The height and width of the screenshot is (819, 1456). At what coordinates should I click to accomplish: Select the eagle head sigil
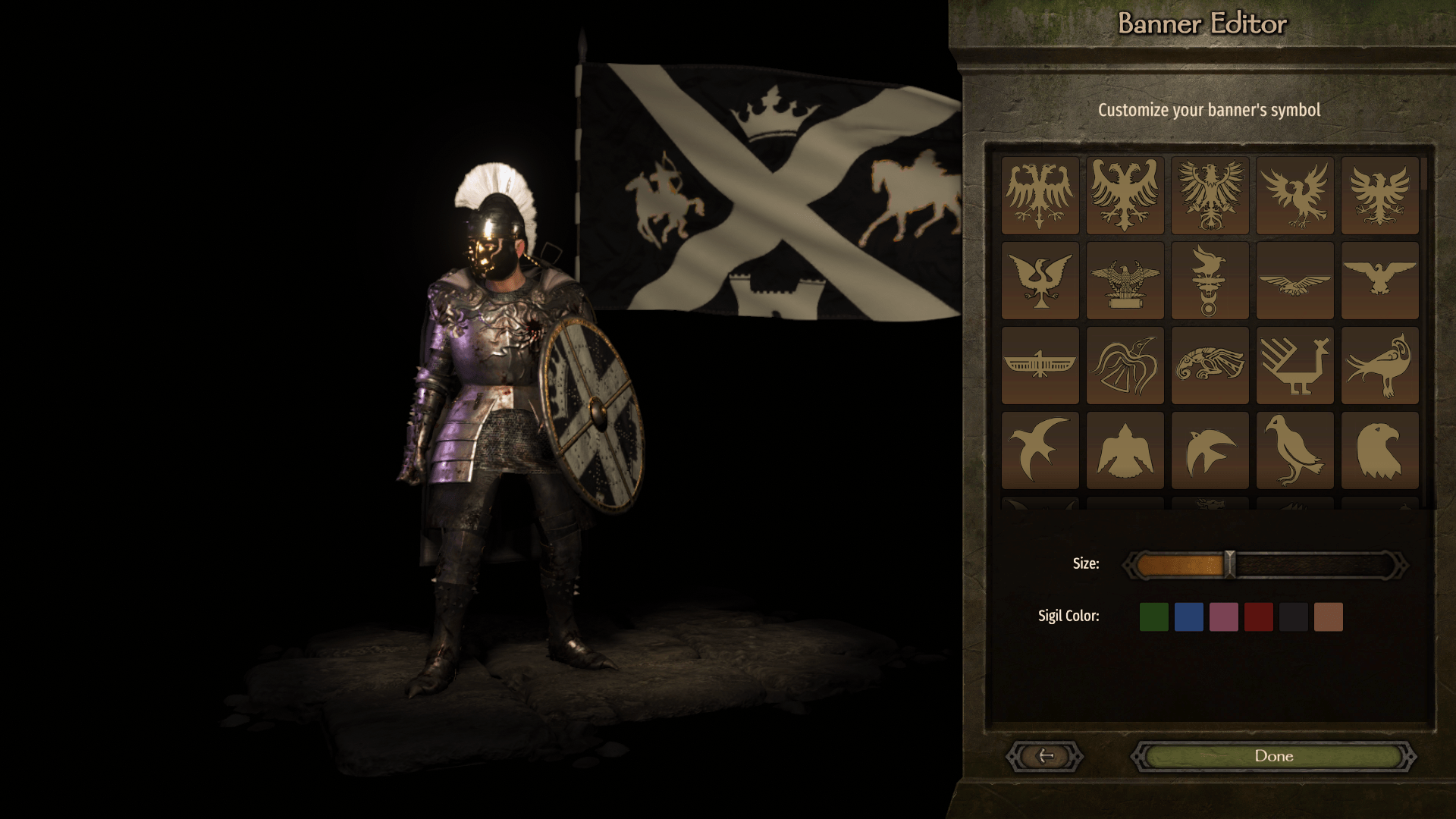click(1379, 449)
